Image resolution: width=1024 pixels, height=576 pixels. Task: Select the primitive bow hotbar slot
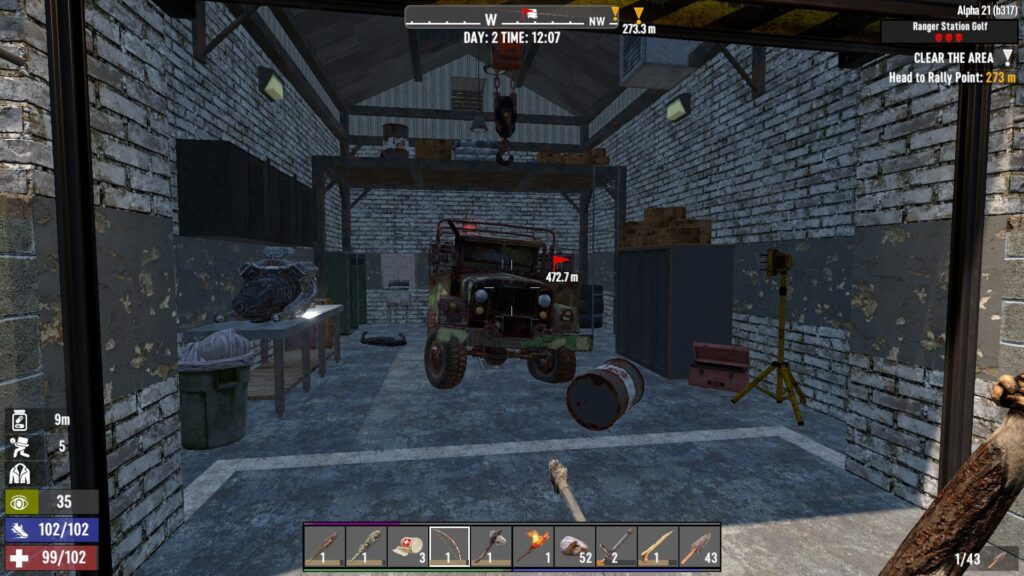point(449,546)
